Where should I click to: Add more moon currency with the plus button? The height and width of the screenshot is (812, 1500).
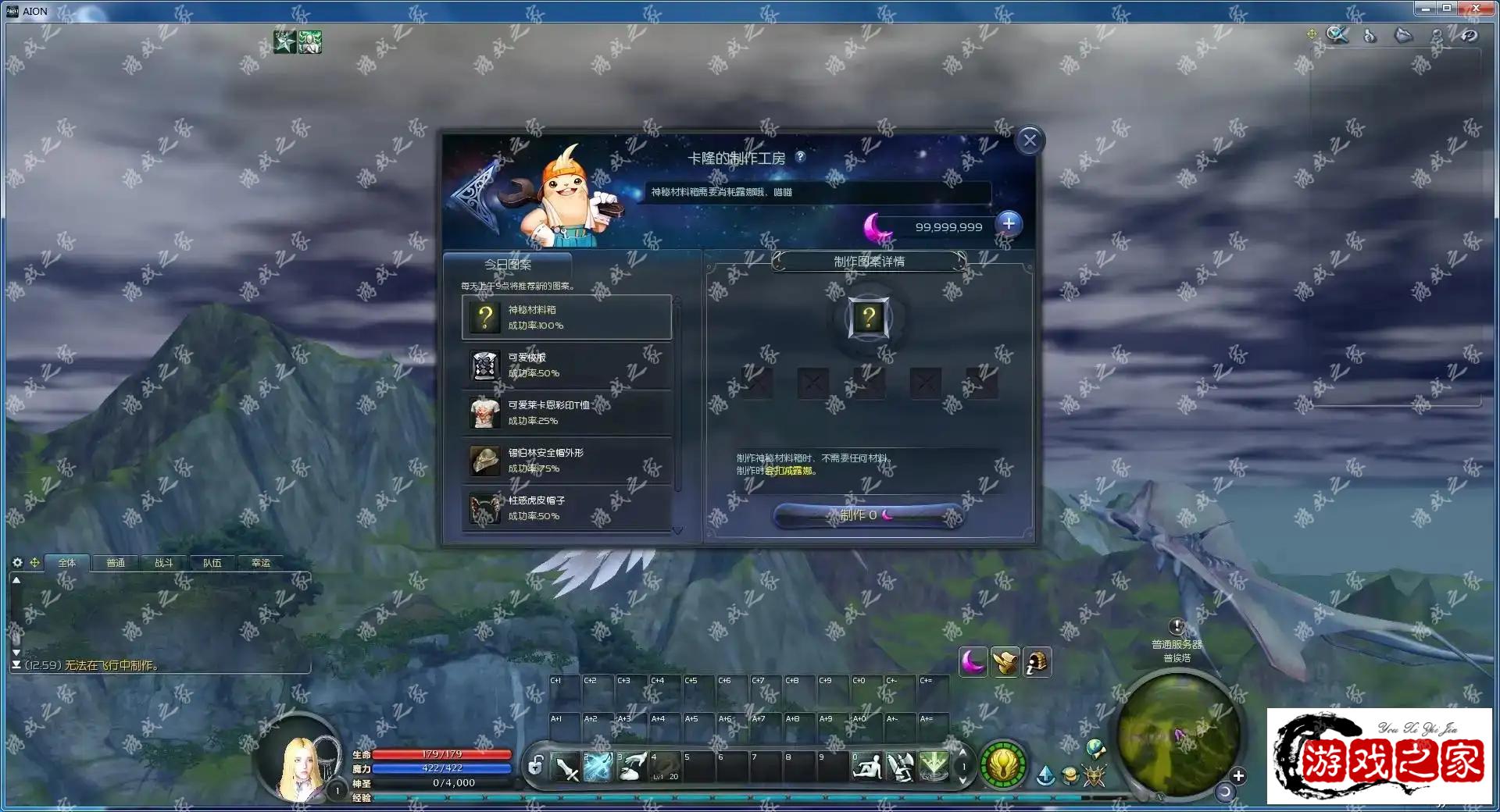coord(1009,224)
